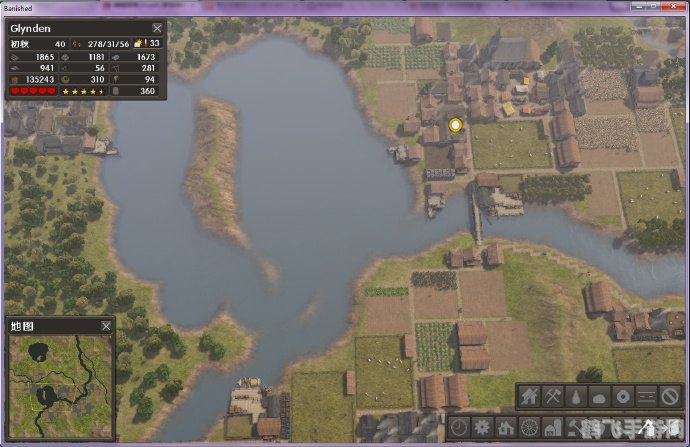The image size is (690, 447).
Task: Close the Glynden town status panel
Action: pos(157,29)
